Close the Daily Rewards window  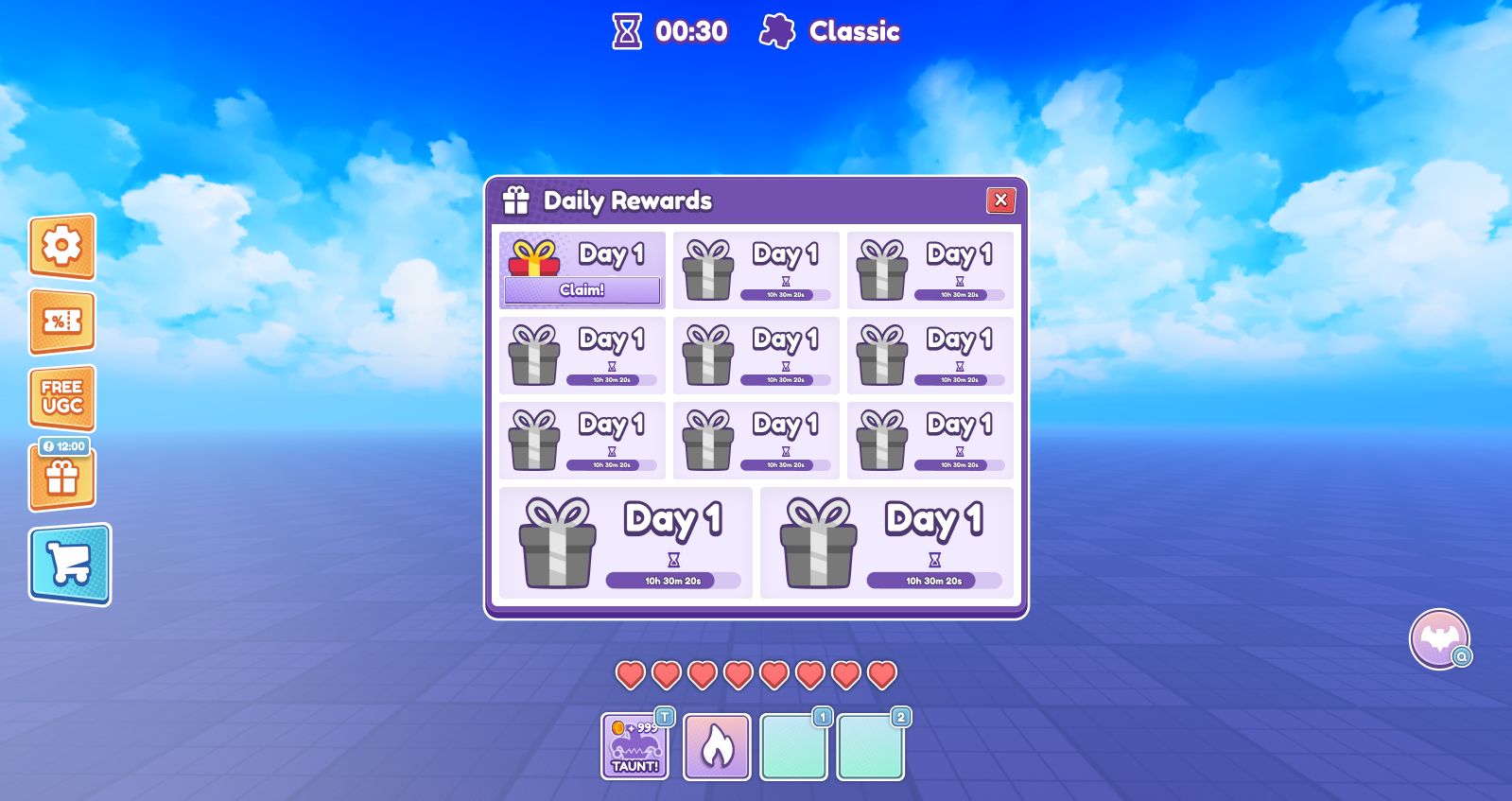point(1000,200)
